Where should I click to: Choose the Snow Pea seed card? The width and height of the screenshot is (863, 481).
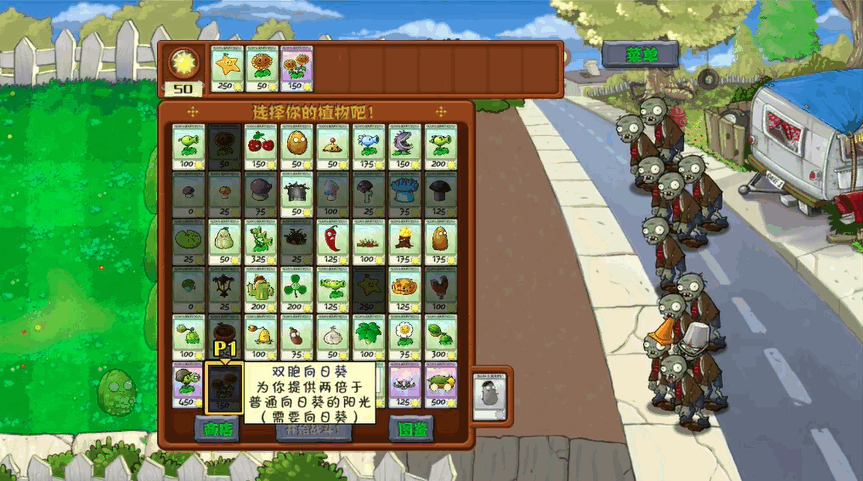point(368,147)
